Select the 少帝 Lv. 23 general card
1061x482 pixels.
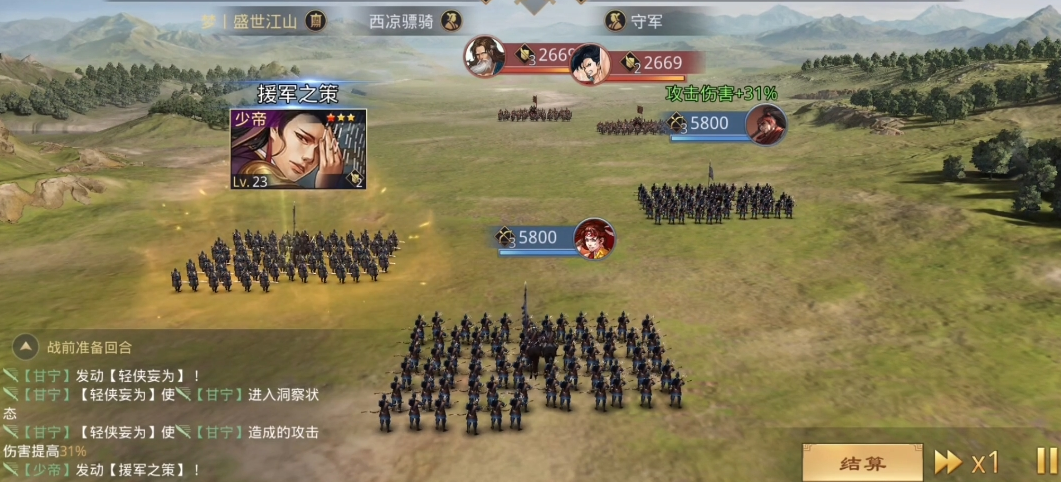[298, 149]
